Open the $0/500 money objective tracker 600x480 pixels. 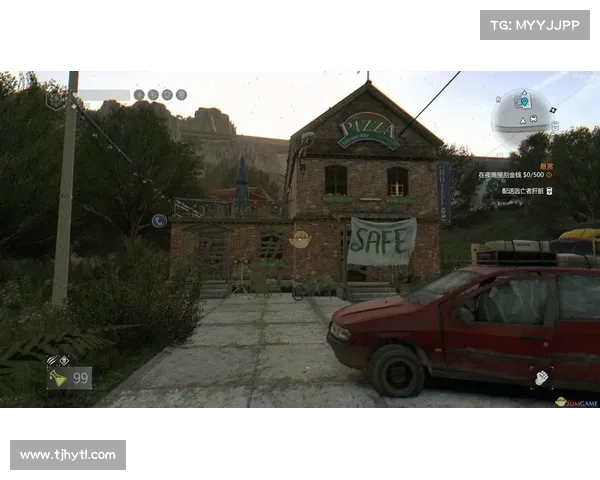515,175
